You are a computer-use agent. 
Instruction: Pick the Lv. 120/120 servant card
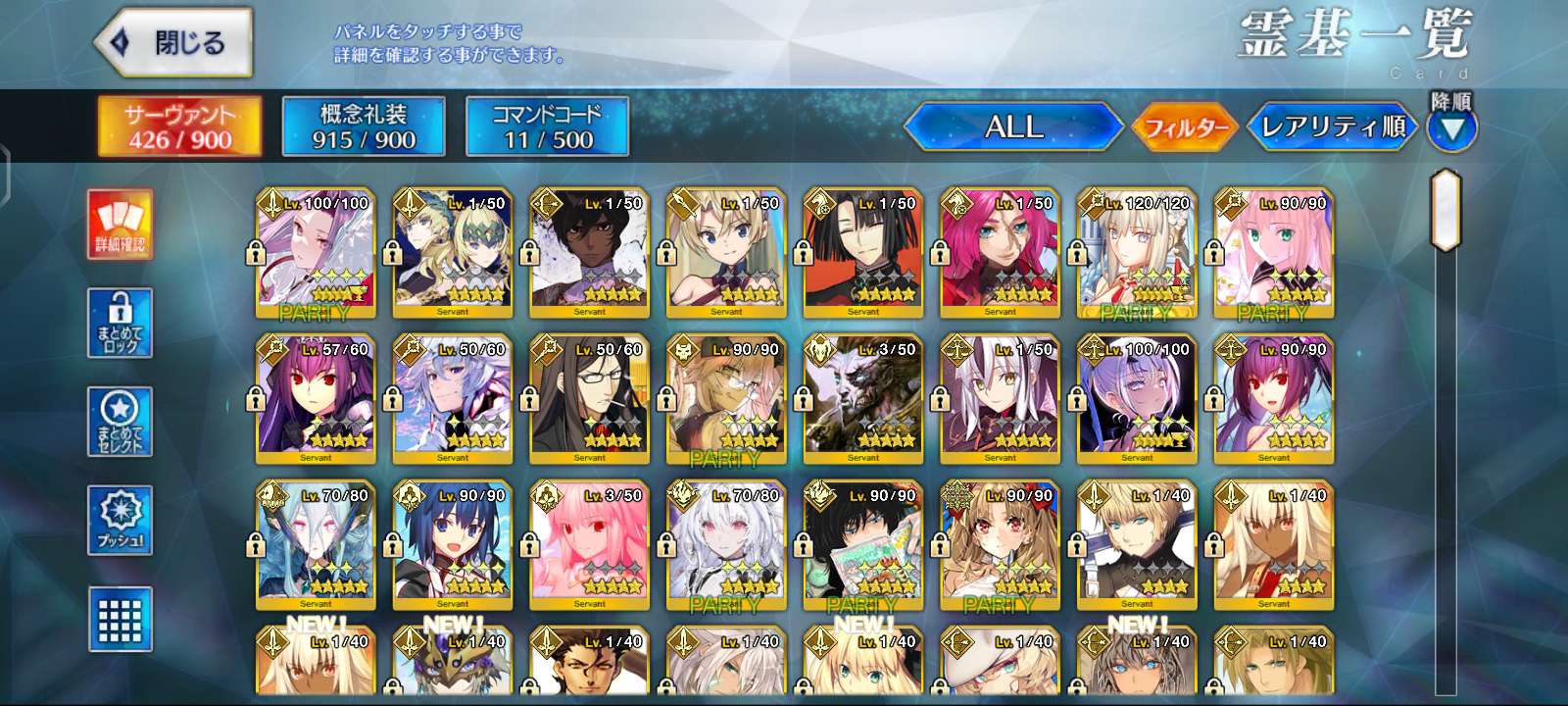[1137, 253]
